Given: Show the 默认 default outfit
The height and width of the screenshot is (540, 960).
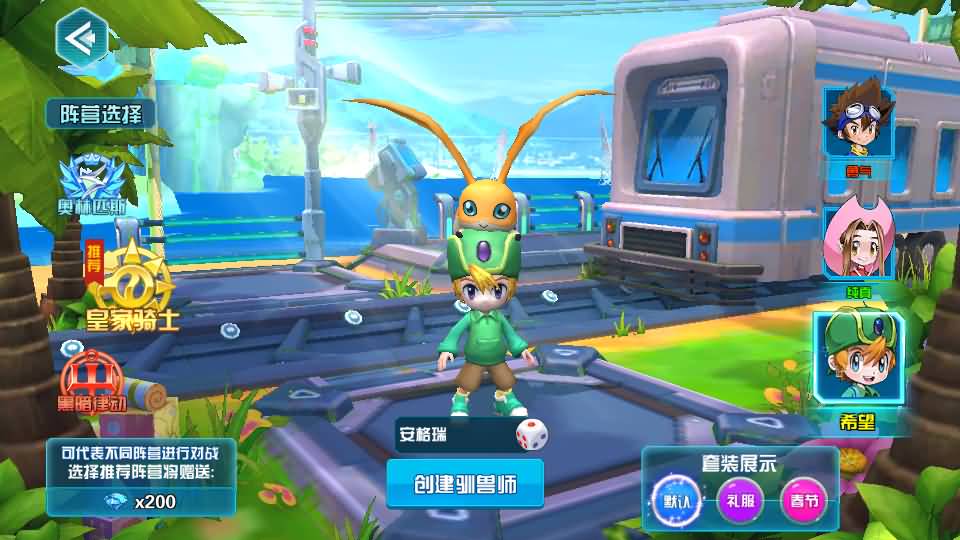Looking at the screenshot, I should 671,497.
